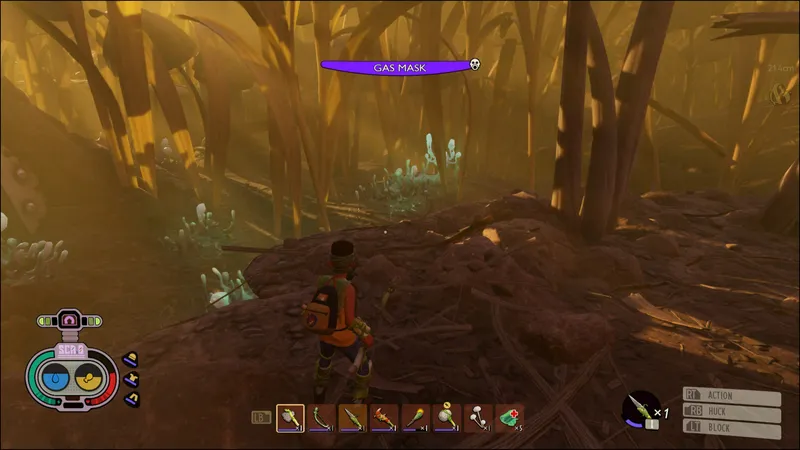800x450 pixels.
Task: Click the leg armor status icon
Action: point(131,398)
